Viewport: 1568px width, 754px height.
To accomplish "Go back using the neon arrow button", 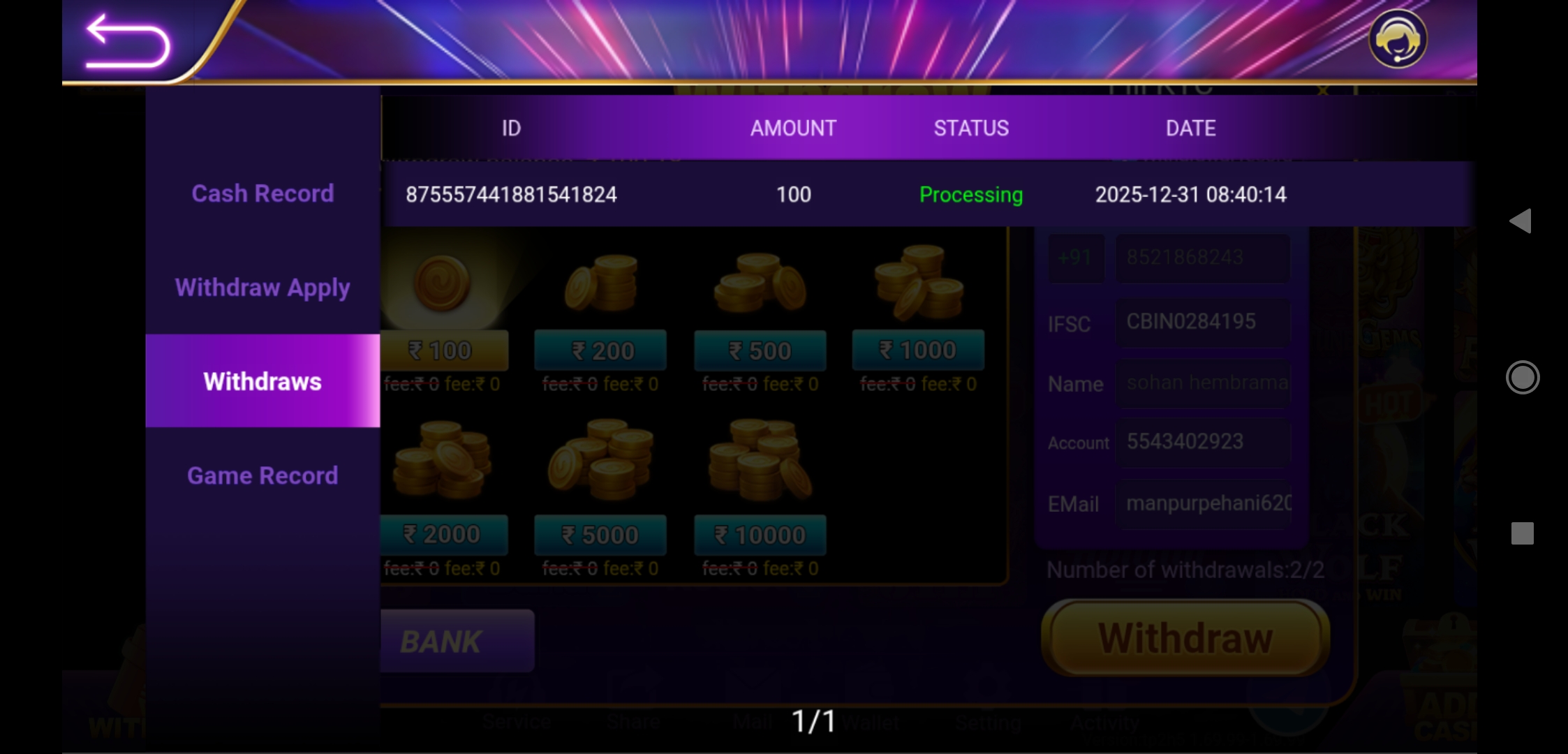I will pos(127,42).
